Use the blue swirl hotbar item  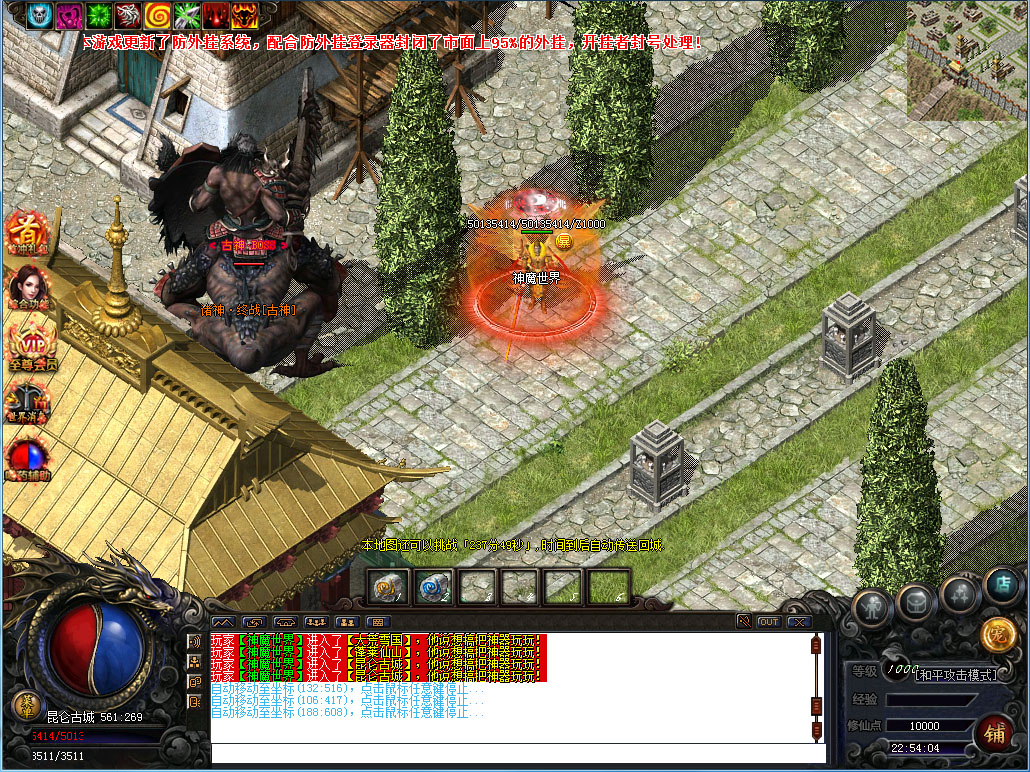434,587
